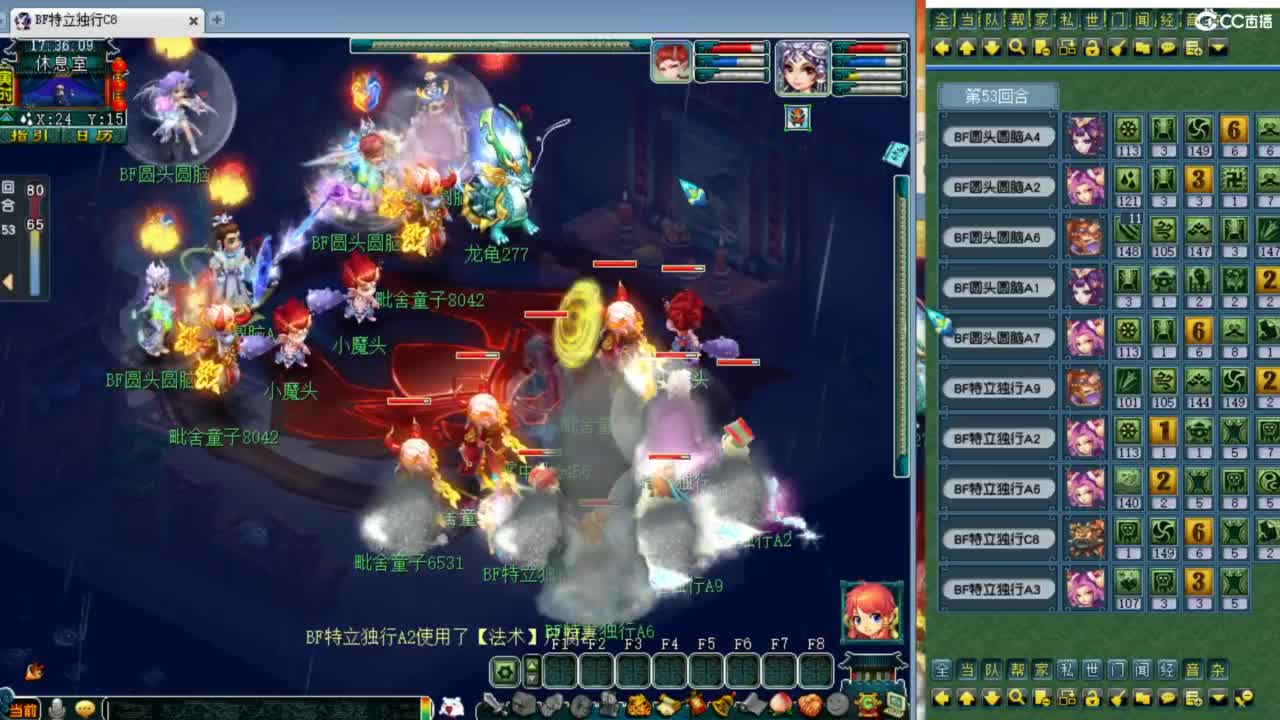Expand the up arrow stepper beside F-key slots
This screenshot has width=1280, height=720.
click(x=531, y=665)
